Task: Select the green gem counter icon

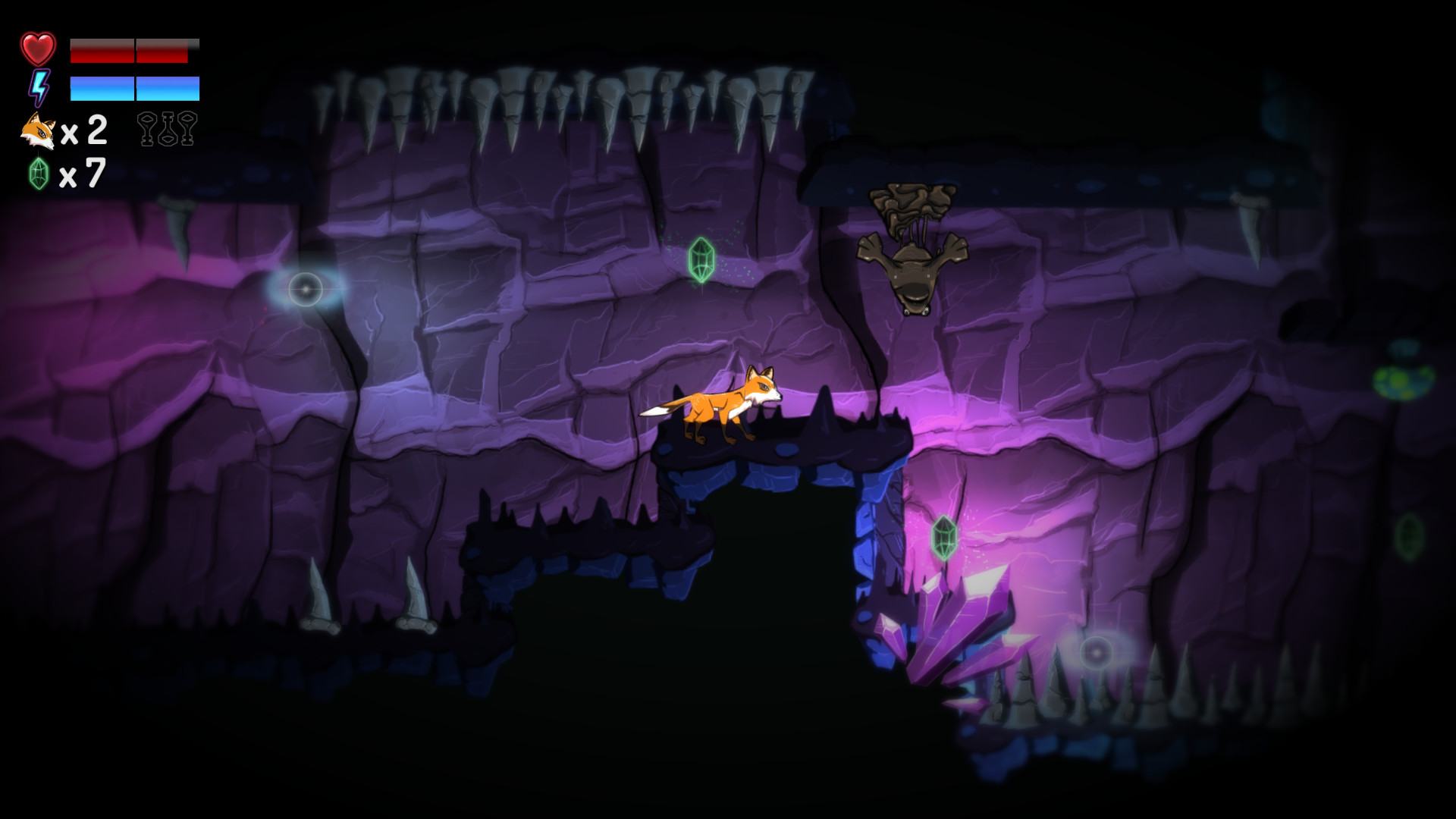Action: click(39, 174)
